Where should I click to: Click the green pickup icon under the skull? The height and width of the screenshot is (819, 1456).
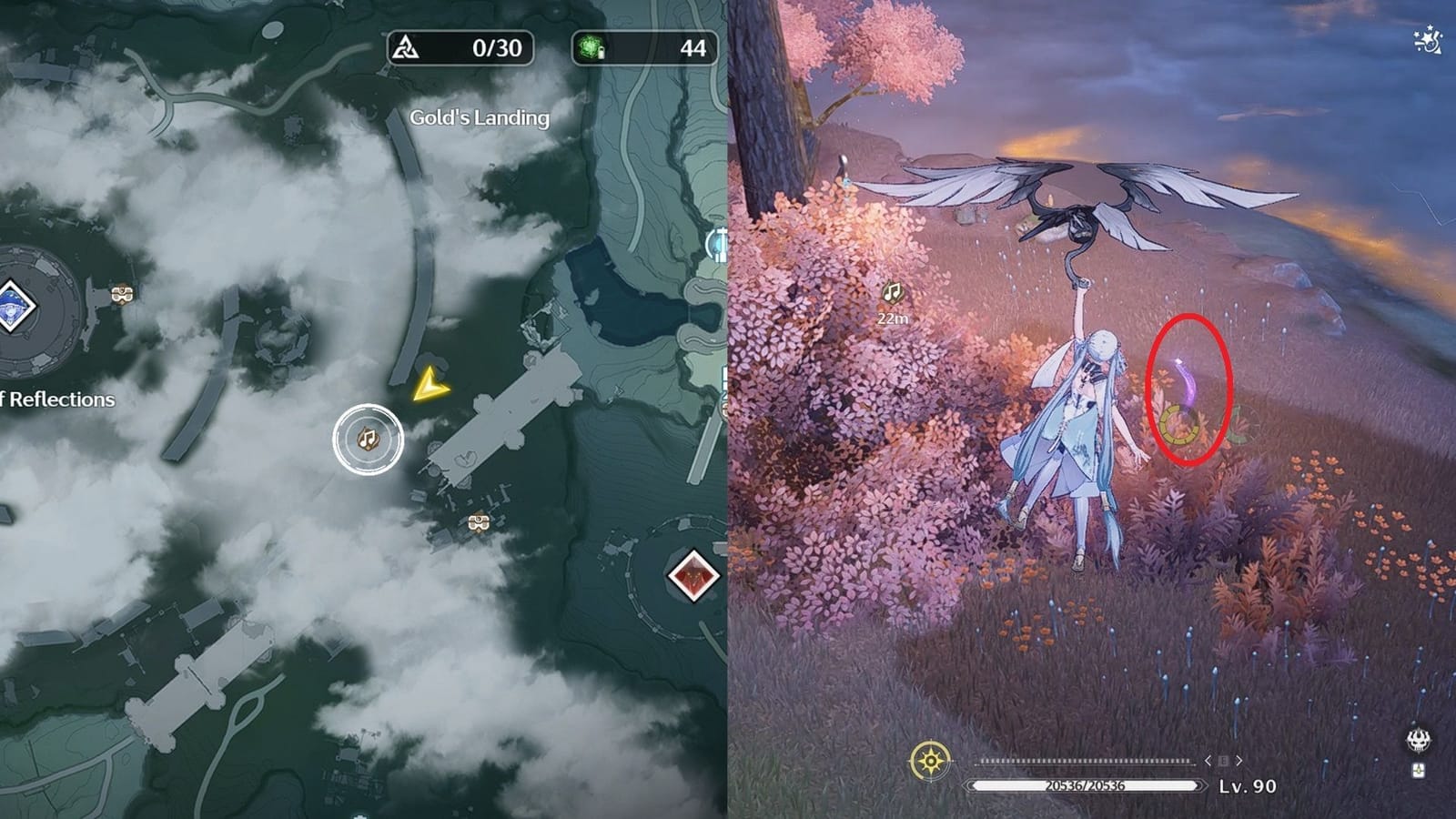point(1419,771)
